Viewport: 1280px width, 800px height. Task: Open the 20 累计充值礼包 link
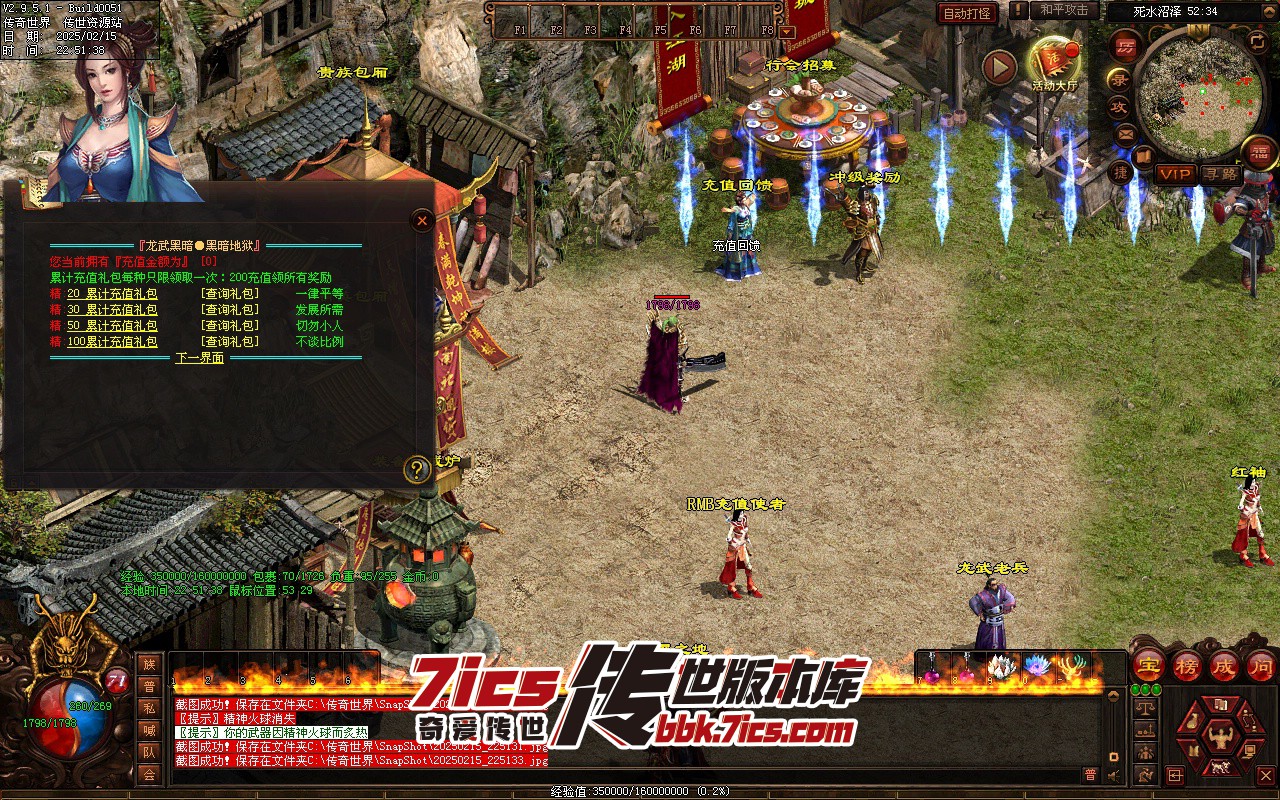(112, 294)
